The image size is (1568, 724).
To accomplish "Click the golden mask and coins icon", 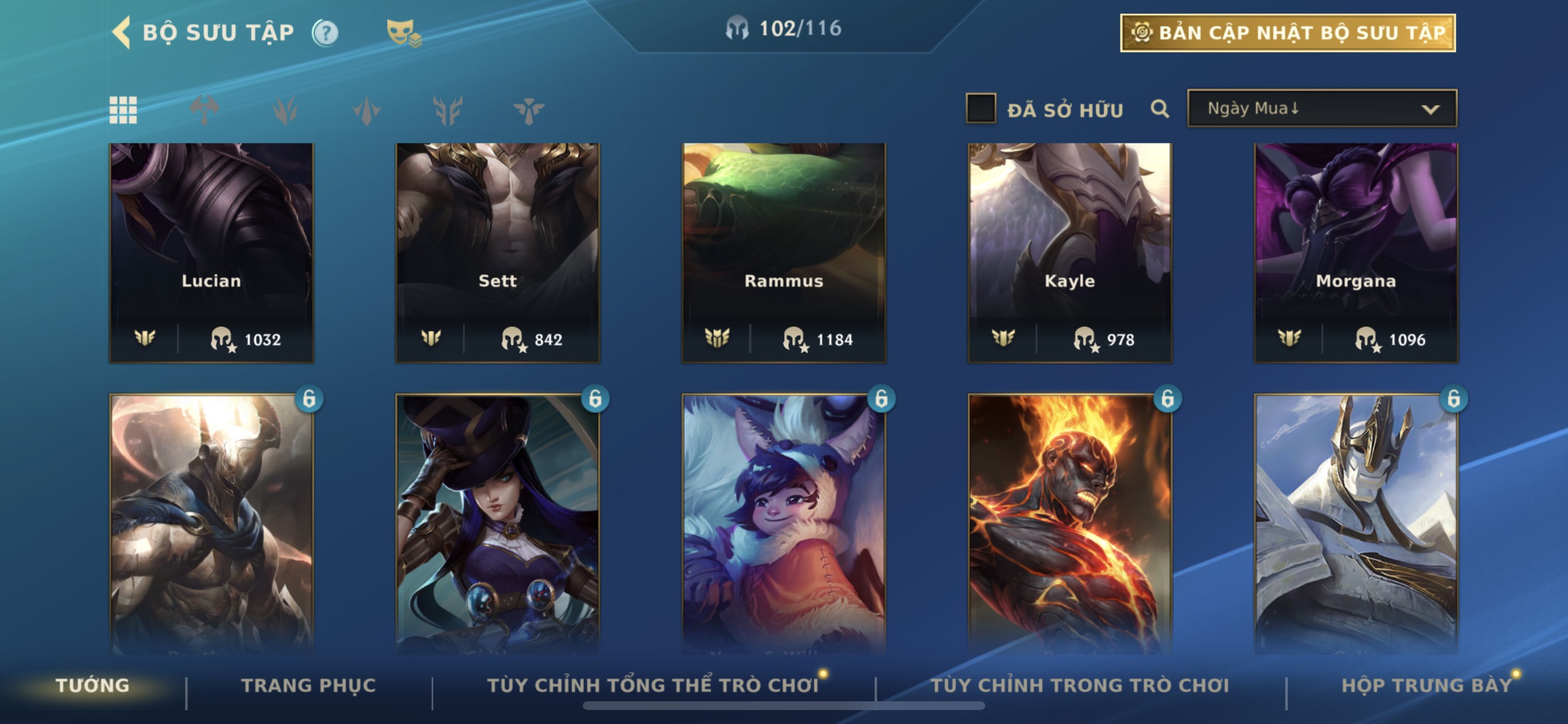I will point(403,33).
